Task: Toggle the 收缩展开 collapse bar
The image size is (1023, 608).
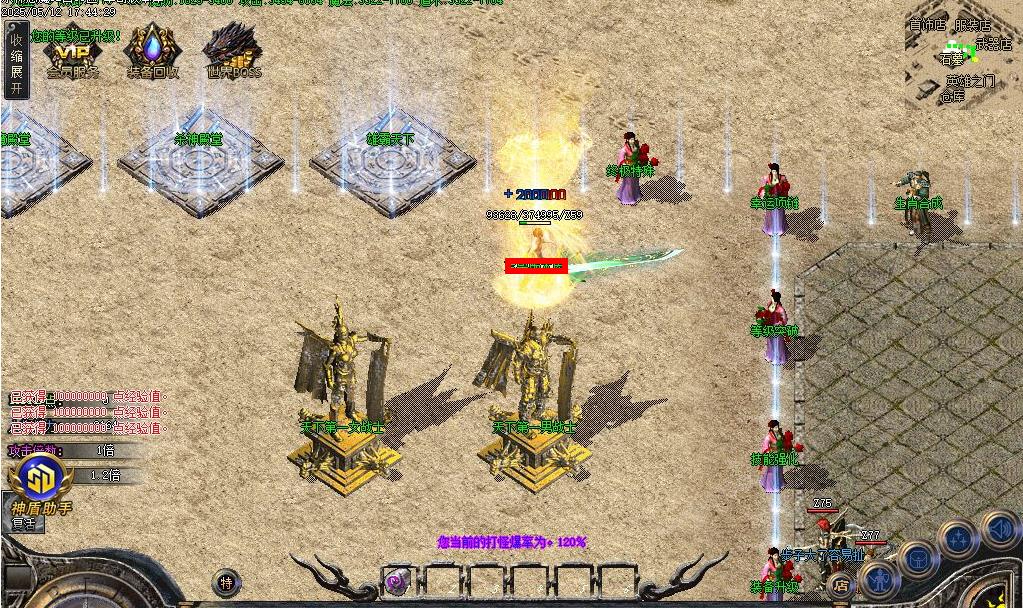Action: pos(16,62)
